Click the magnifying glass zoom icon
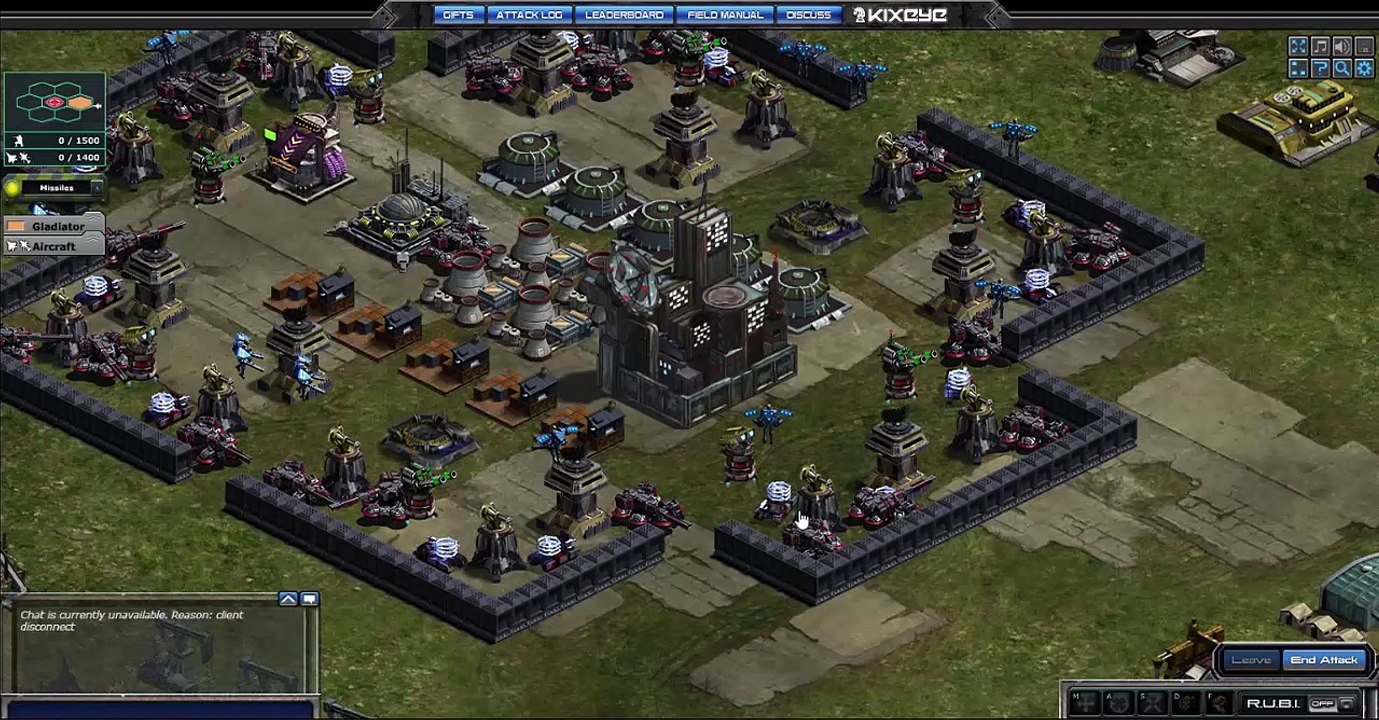Image resolution: width=1379 pixels, height=720 pixels. [x=1342, y=68]
